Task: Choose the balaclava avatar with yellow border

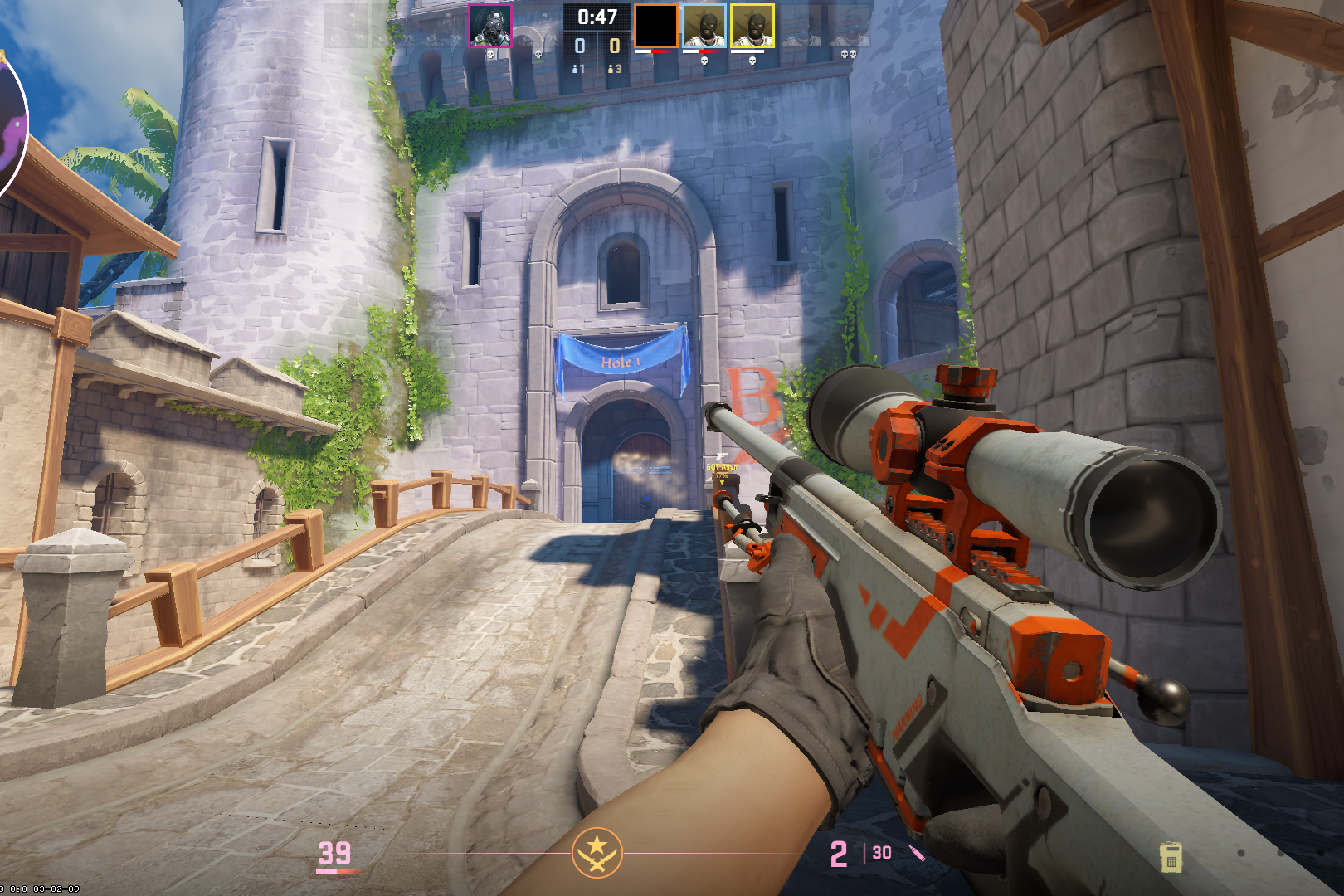Action: (x=752, y=26)
